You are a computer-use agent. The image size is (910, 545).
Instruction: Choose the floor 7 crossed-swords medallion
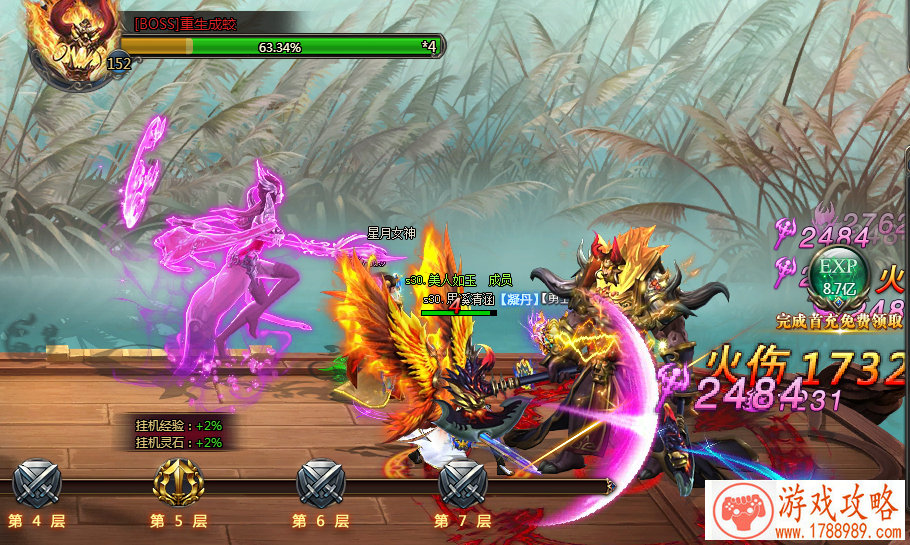[462, 485]
